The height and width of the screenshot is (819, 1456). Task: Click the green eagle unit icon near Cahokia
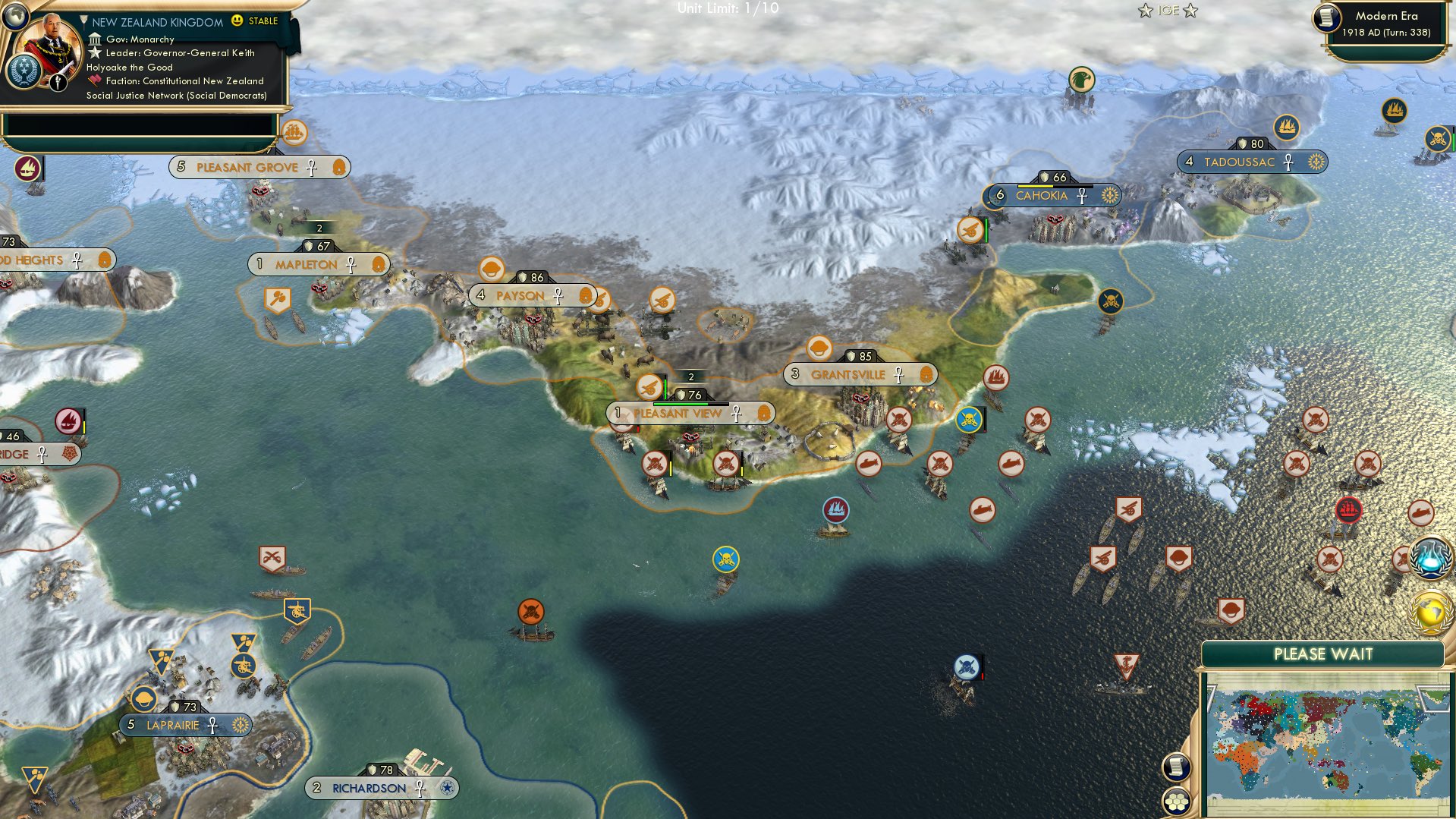point(1080,78)
